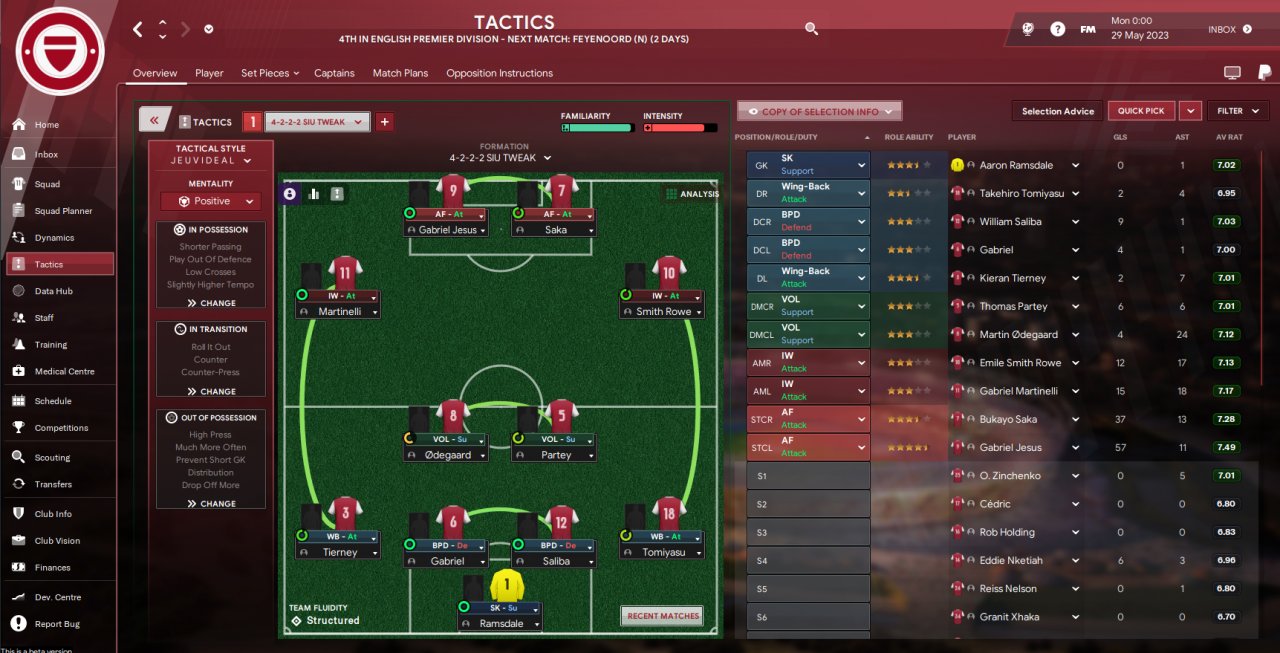Screen dimensions: 1280x653
Task: Open the pitch Analysis view
Action: click(x=692, y=194)
